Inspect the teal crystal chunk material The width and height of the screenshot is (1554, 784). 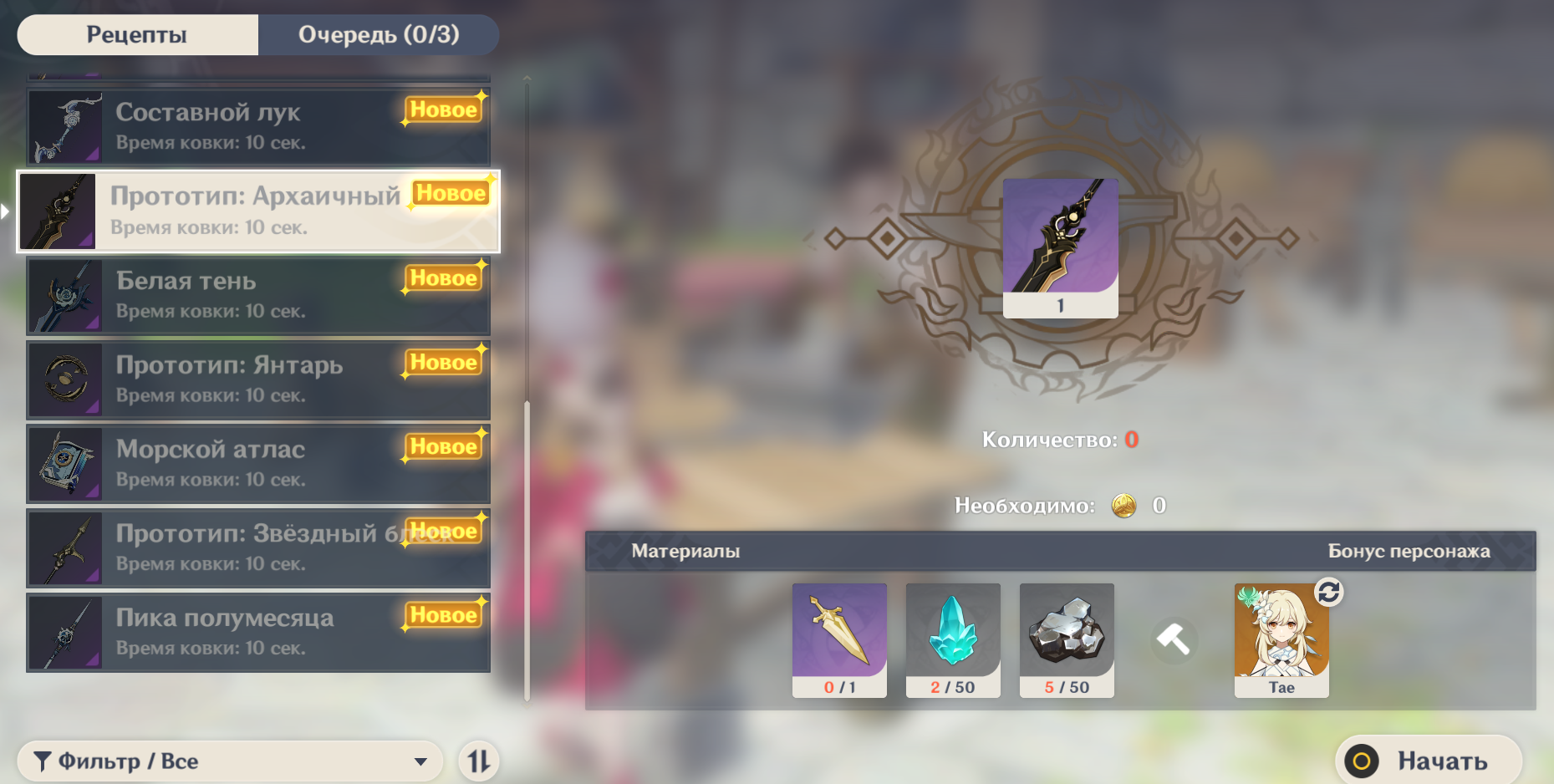(x=953, y=639)
